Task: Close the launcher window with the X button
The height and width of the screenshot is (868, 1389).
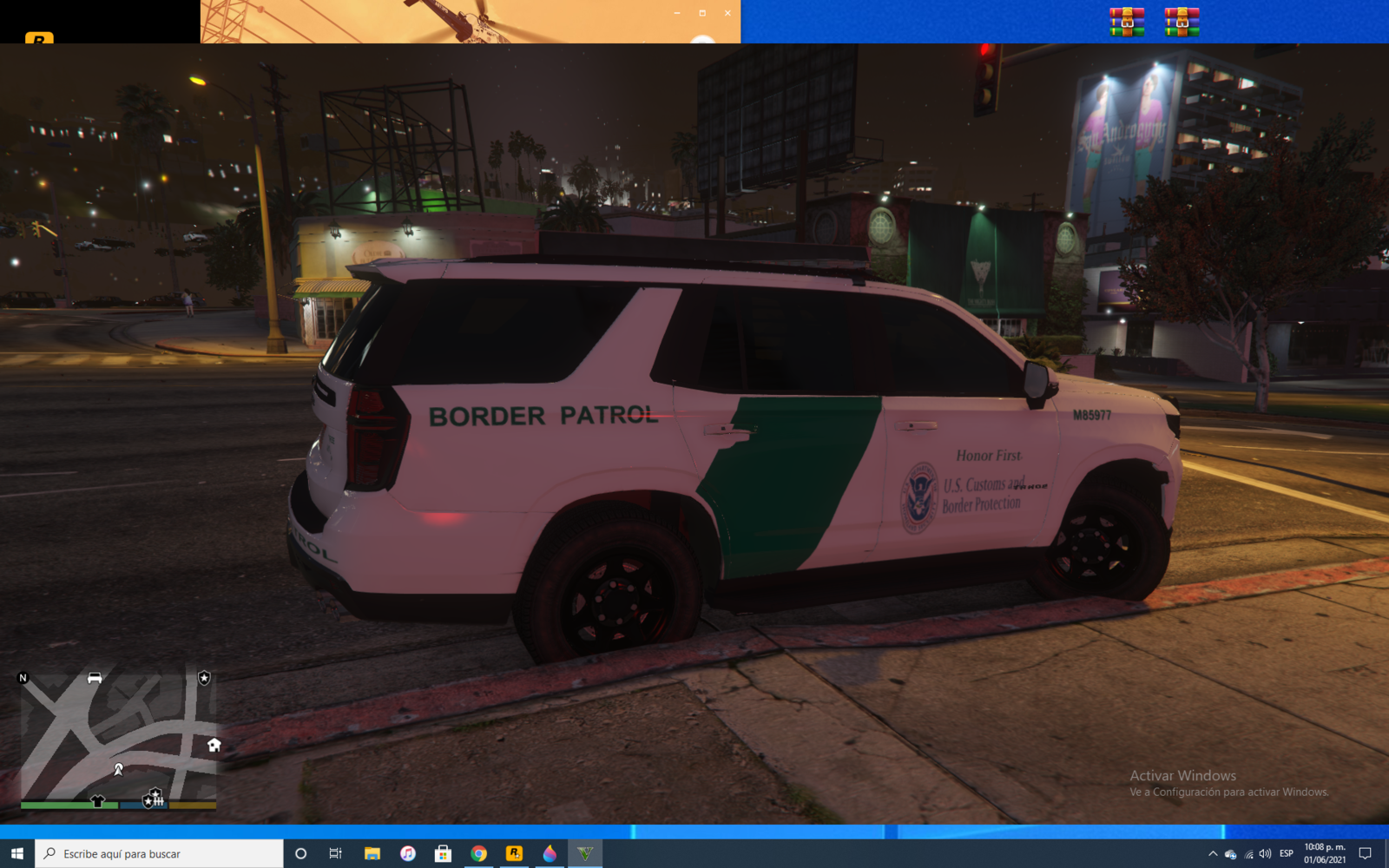Action: click(x=727, y=13)
